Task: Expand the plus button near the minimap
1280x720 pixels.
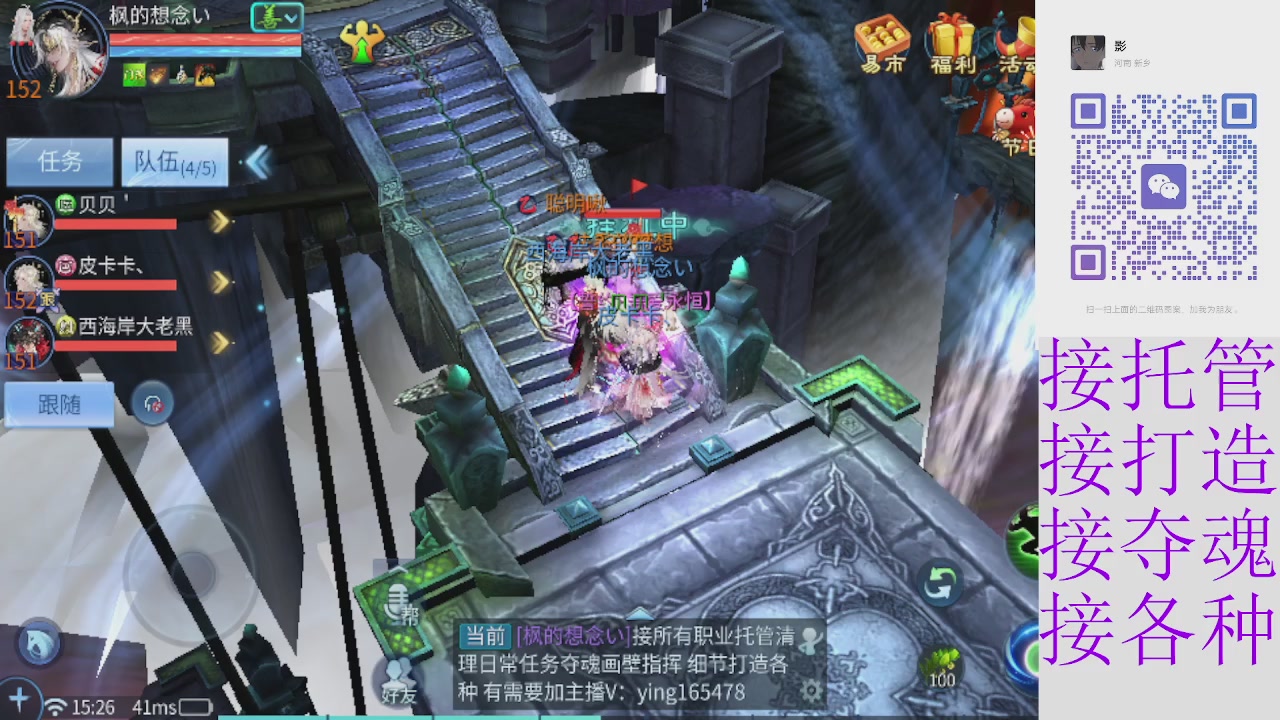Action: (x=18, y=700)
